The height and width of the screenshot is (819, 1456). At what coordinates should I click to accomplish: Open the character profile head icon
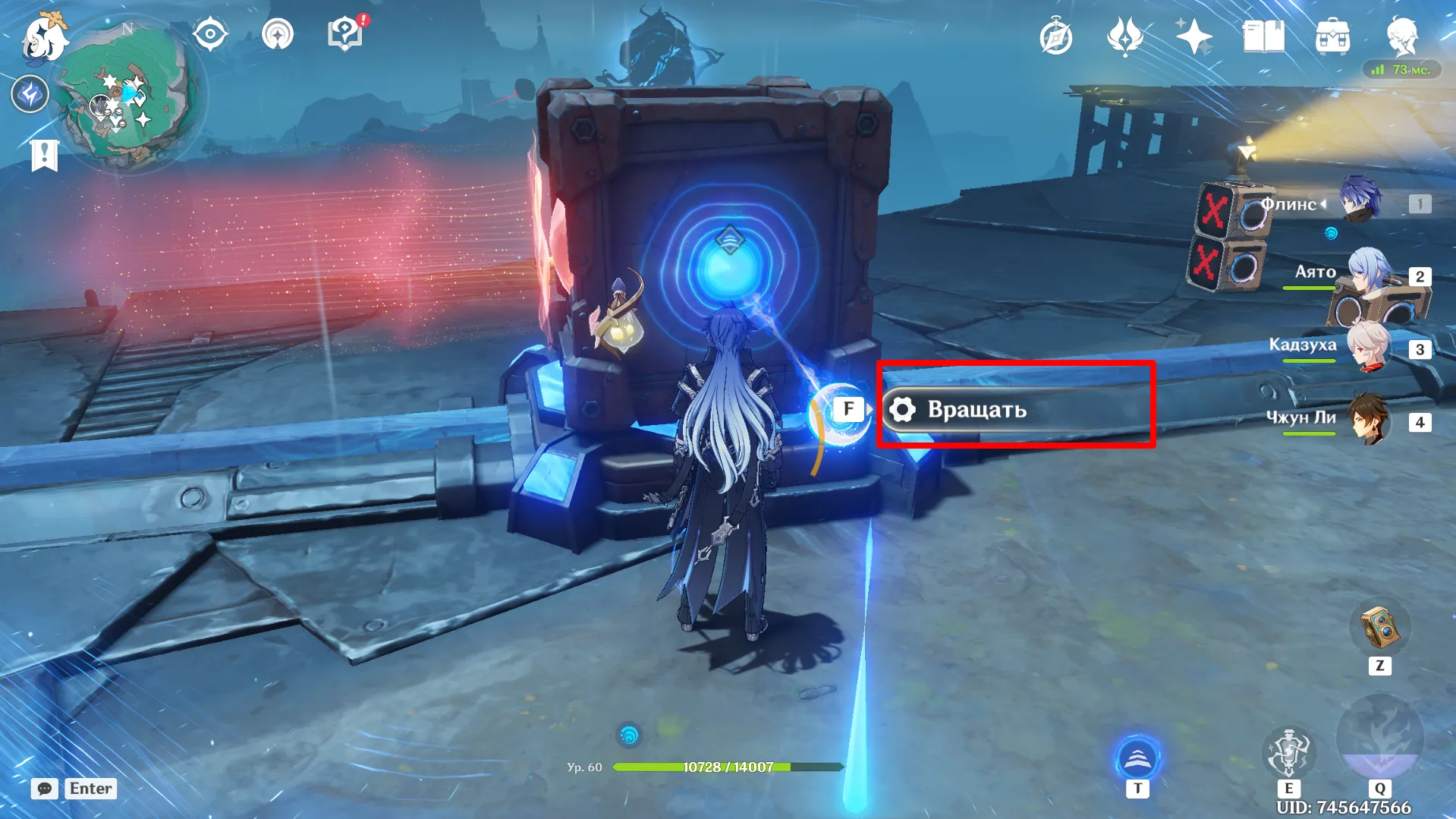[x=1401, y=36]
